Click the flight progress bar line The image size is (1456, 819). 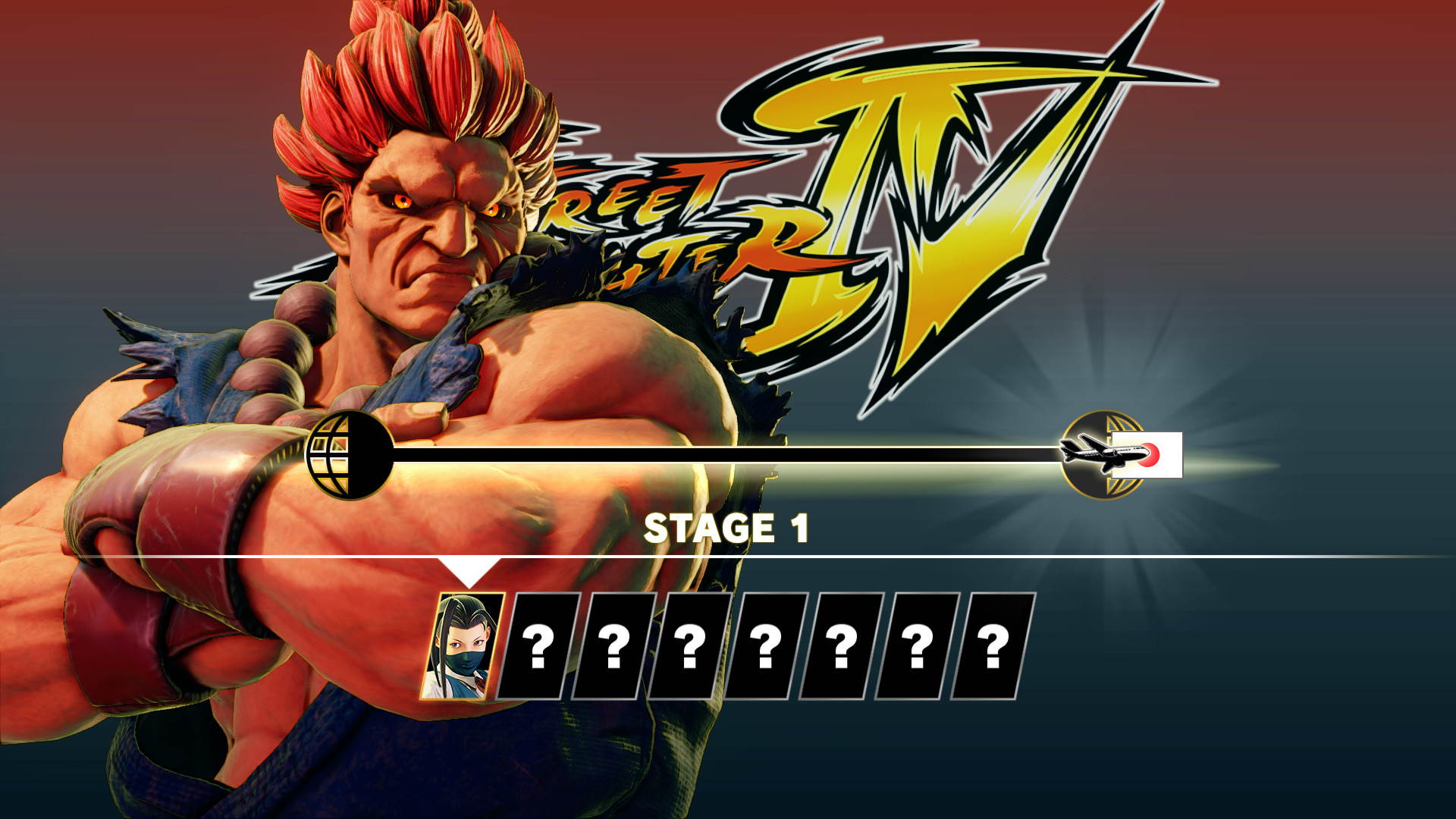pos(720,453)
